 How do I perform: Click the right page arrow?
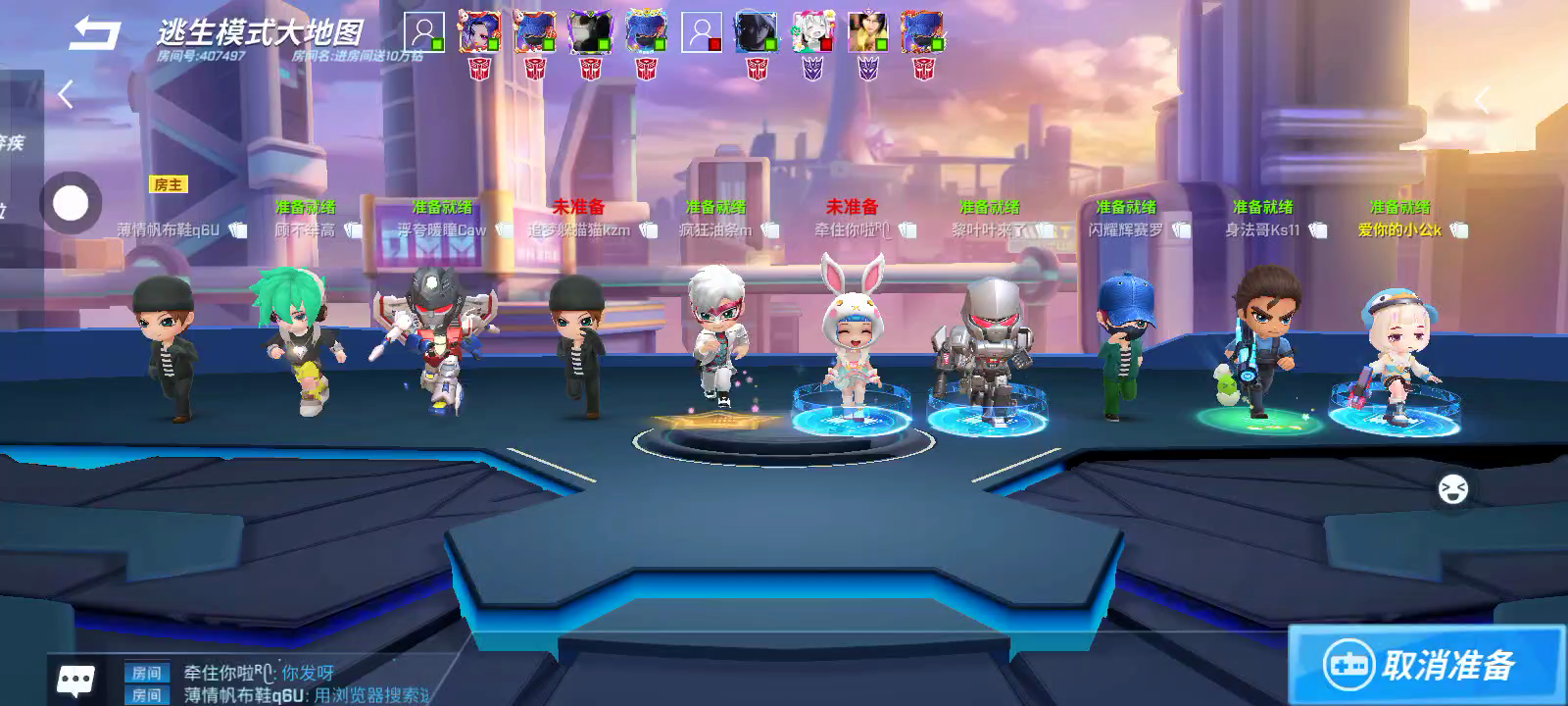[x=1482, y=99]
